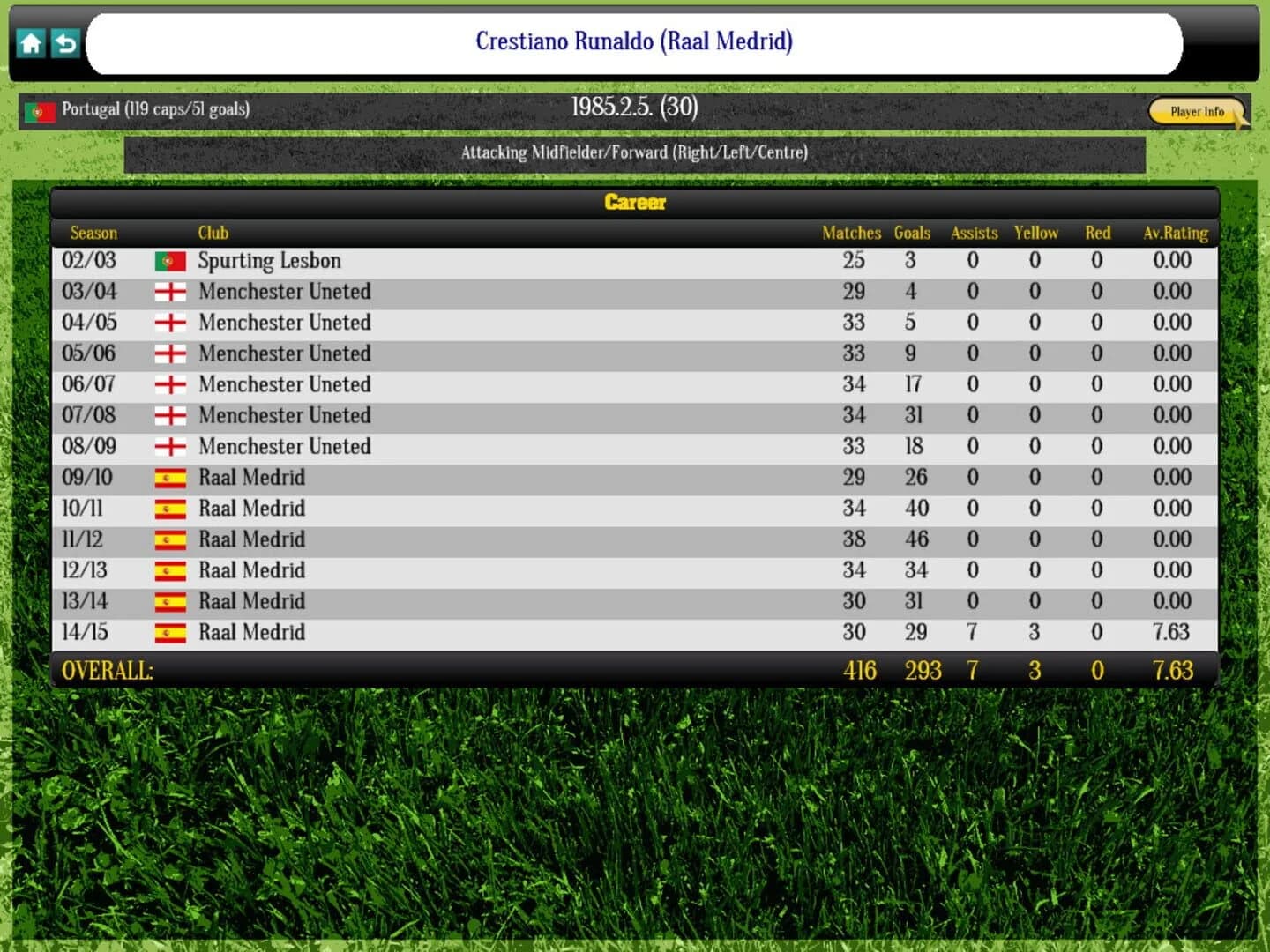Select the Portugal flag next to caps info

pyautogui.click(x=40, y=110)
